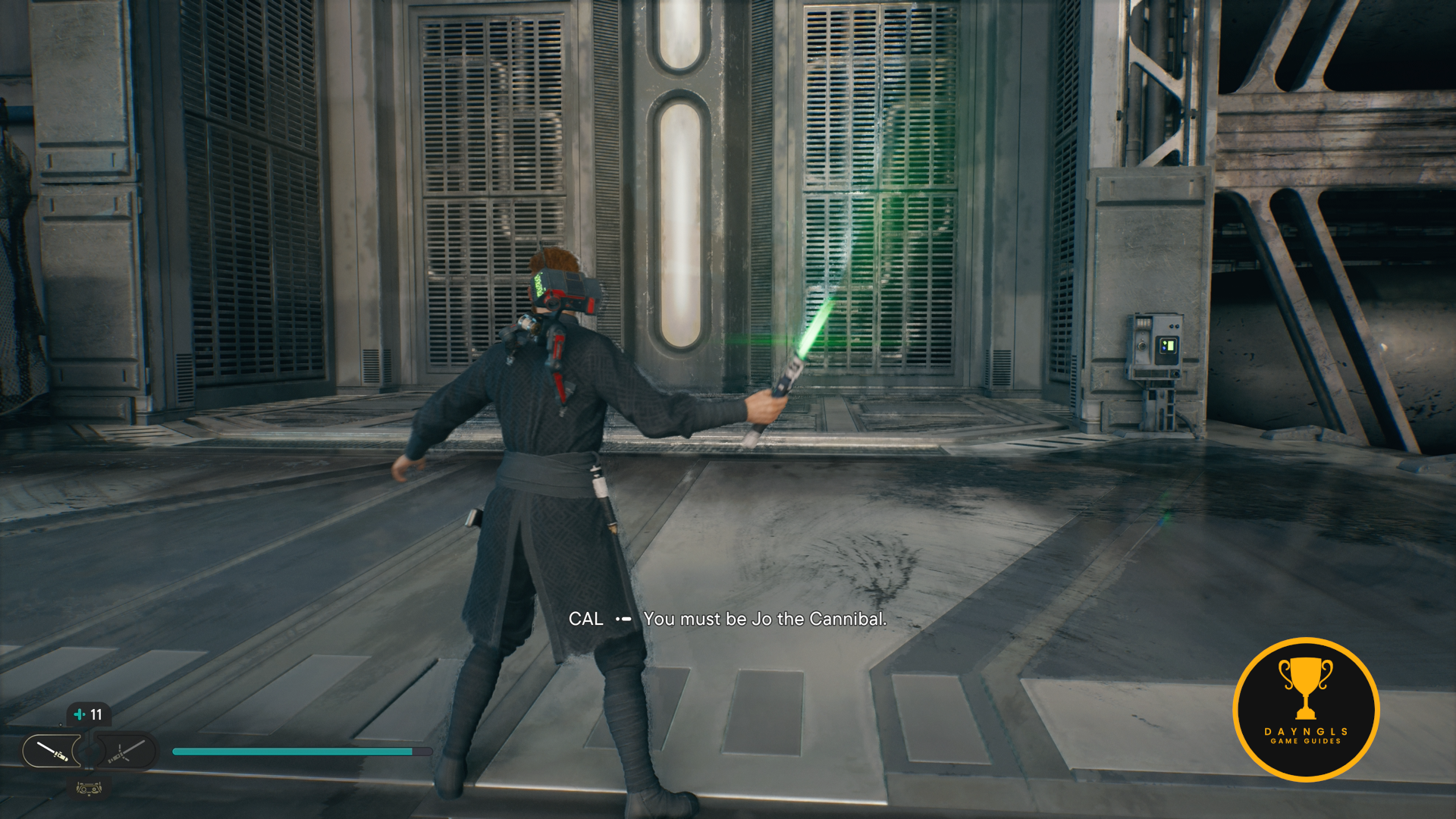Select the single lightsaber stance icon
This screenshot has width=1456, height=819.
tap(52, 751)
